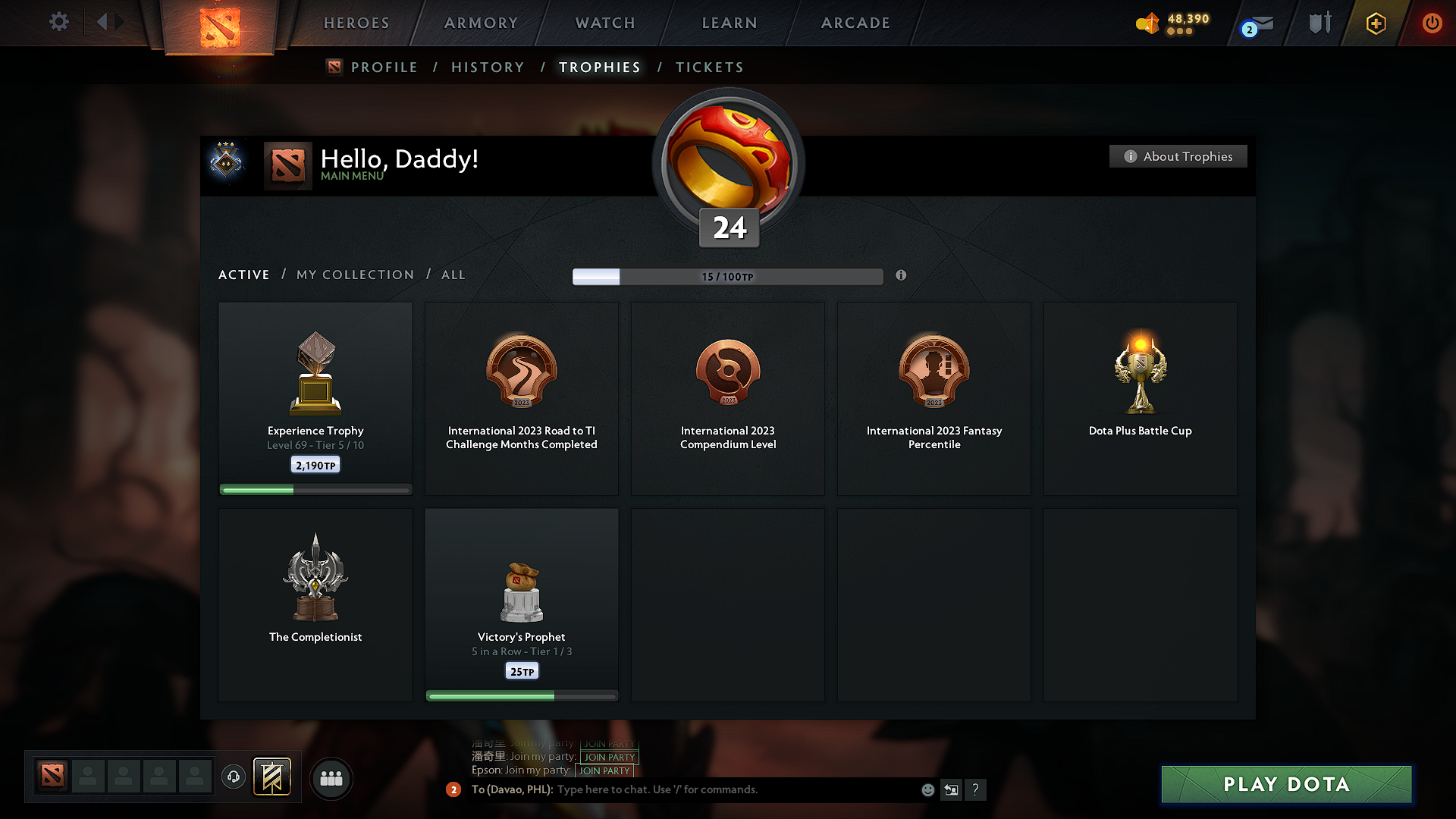Click the trophy progress info circle icon
This screenshot has width=1456, height=819.
901,276
